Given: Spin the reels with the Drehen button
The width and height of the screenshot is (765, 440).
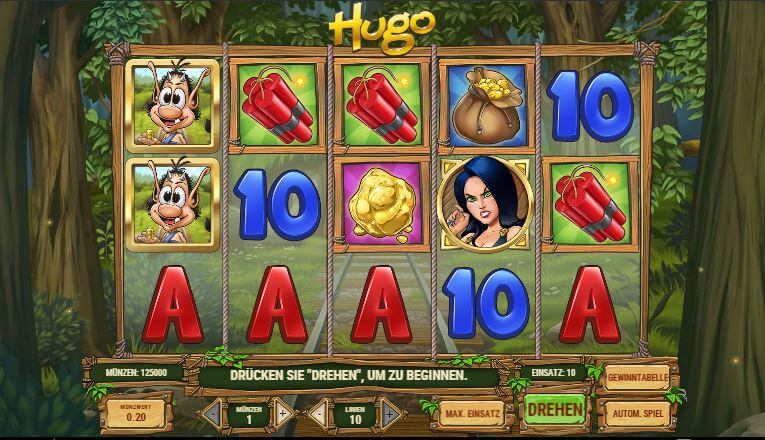Looking at the screenshot, I should [x=555, y=410].
